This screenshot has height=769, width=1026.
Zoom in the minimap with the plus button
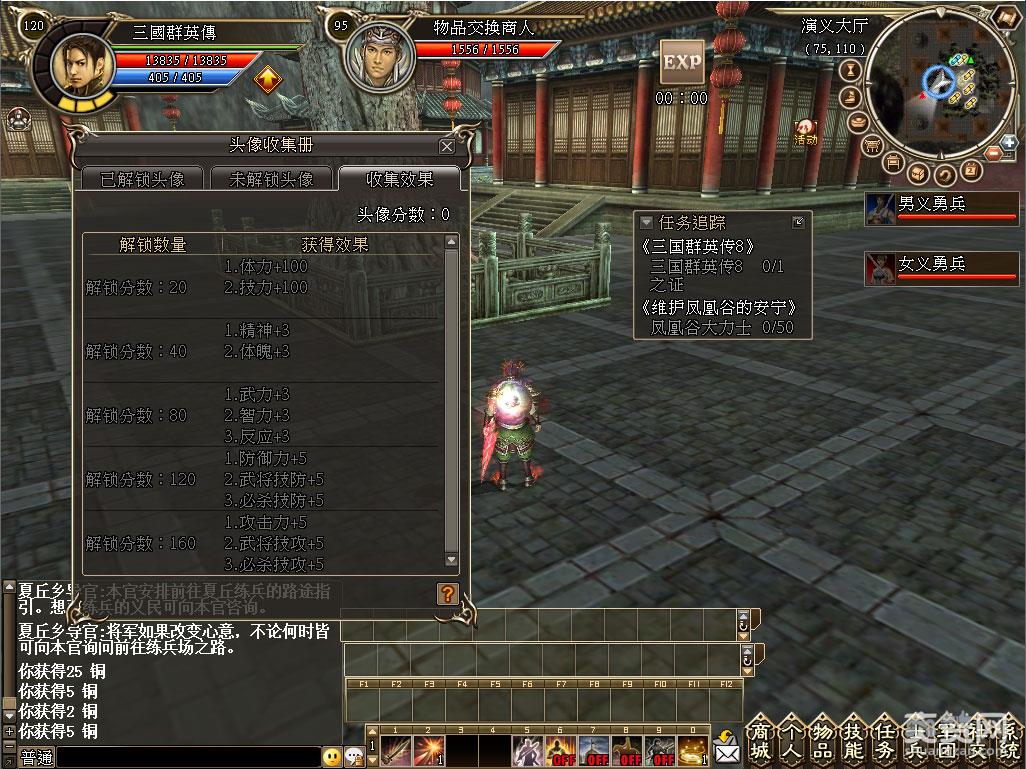(x=1009, y=142)
